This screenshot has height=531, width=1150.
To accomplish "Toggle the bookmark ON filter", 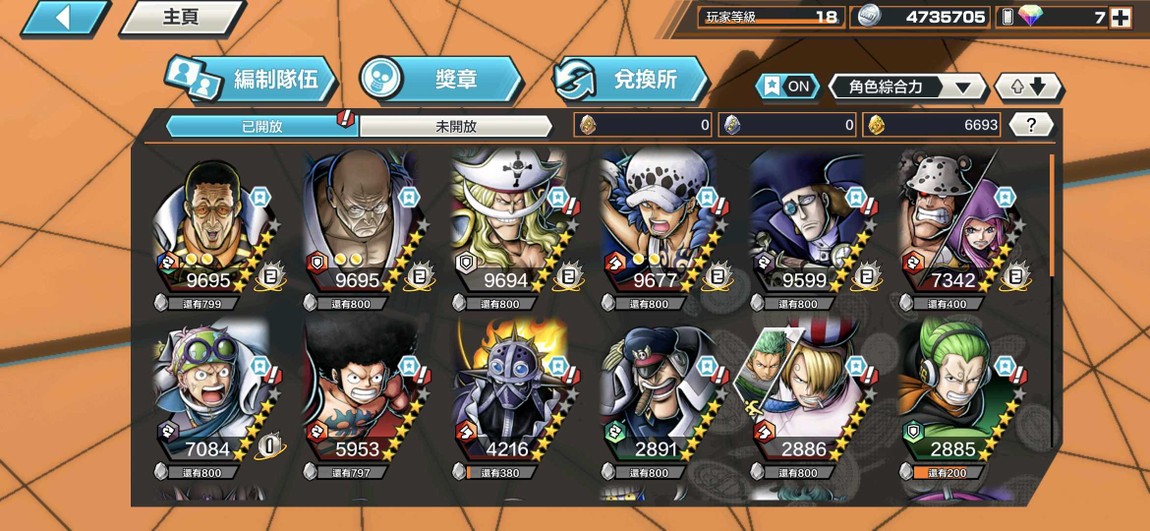I will pyautogui.click(x=786, y=87).
